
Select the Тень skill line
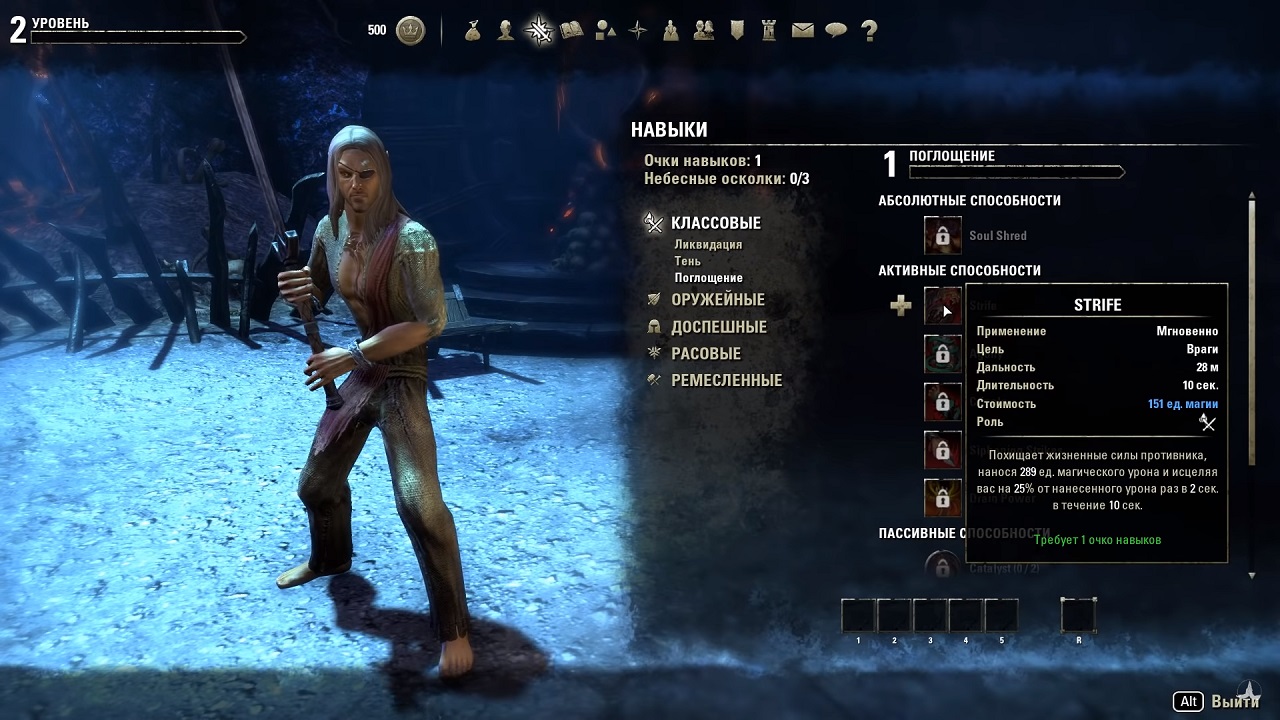click(687, 261)
